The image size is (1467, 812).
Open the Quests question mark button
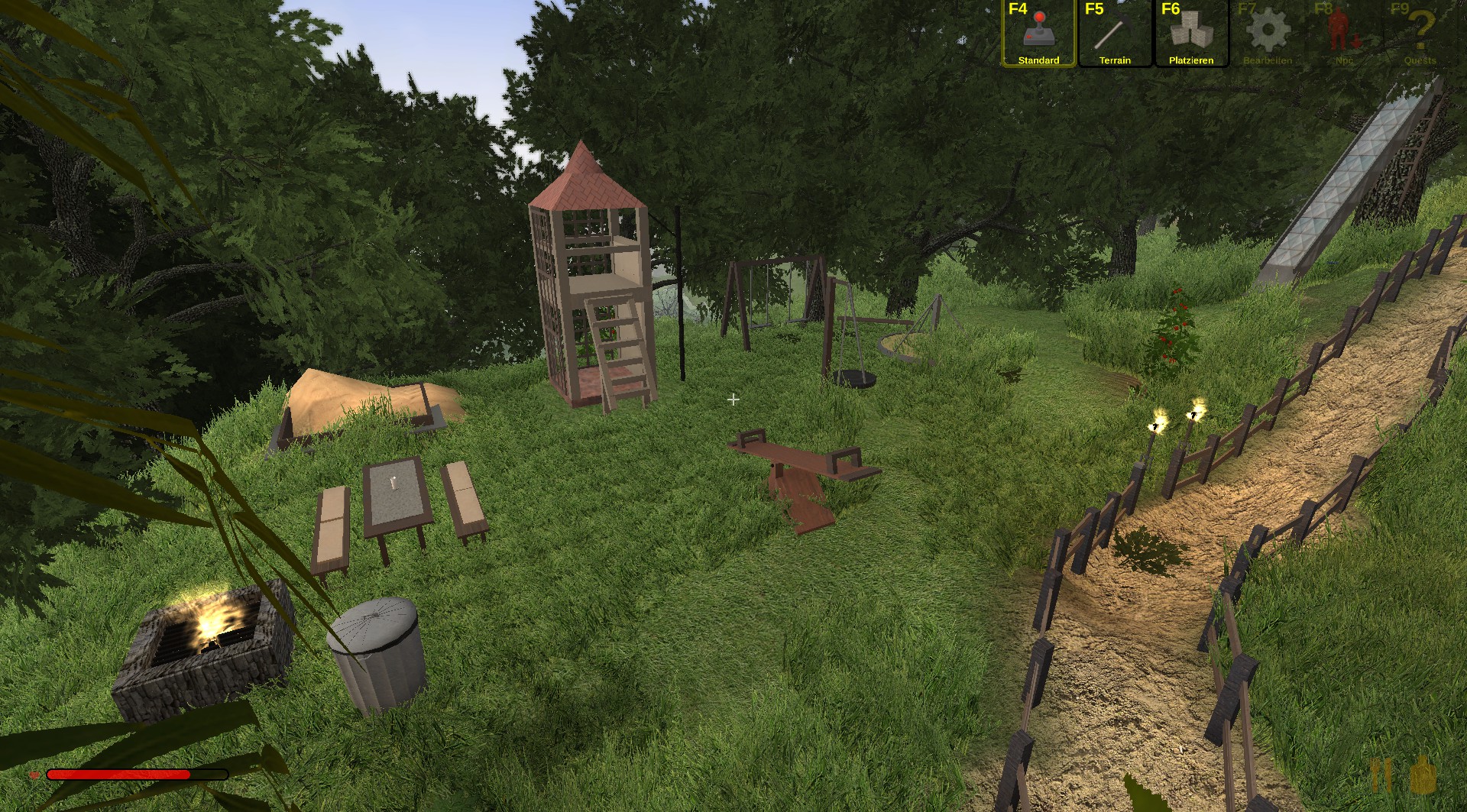(x=1420, y=34)
